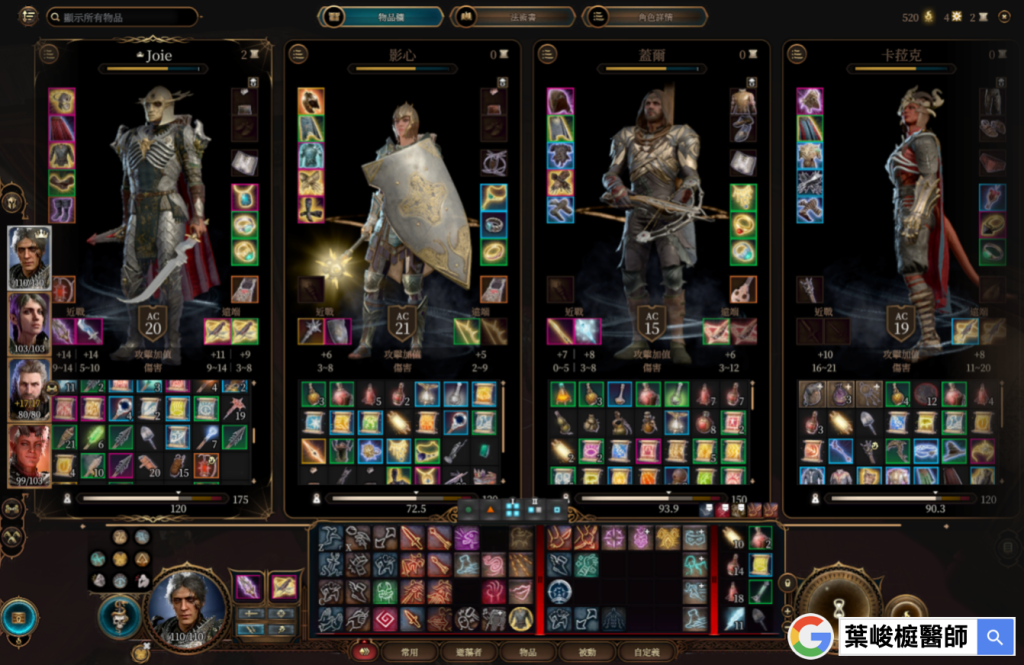Open the panel menu beside 蓋爾's name
This screenshot has width=1024, height=665.
coord(548,54)
